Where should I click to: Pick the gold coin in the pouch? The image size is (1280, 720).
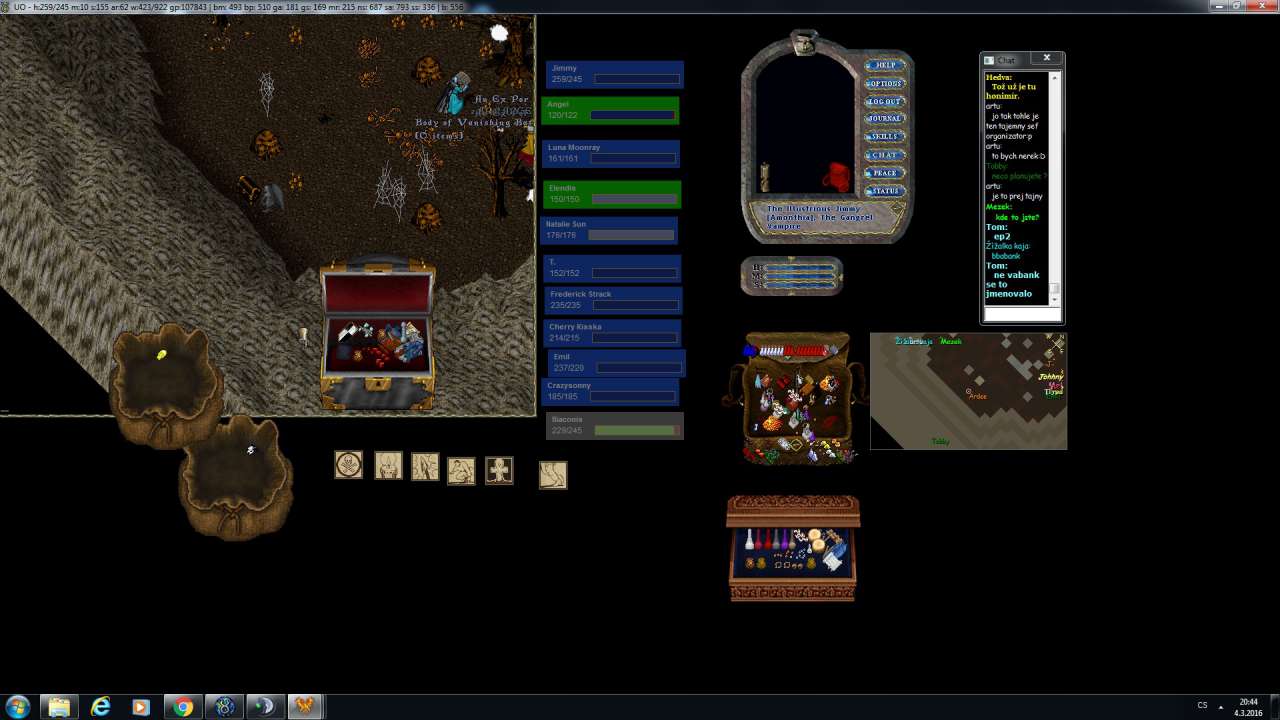[162, 355]
